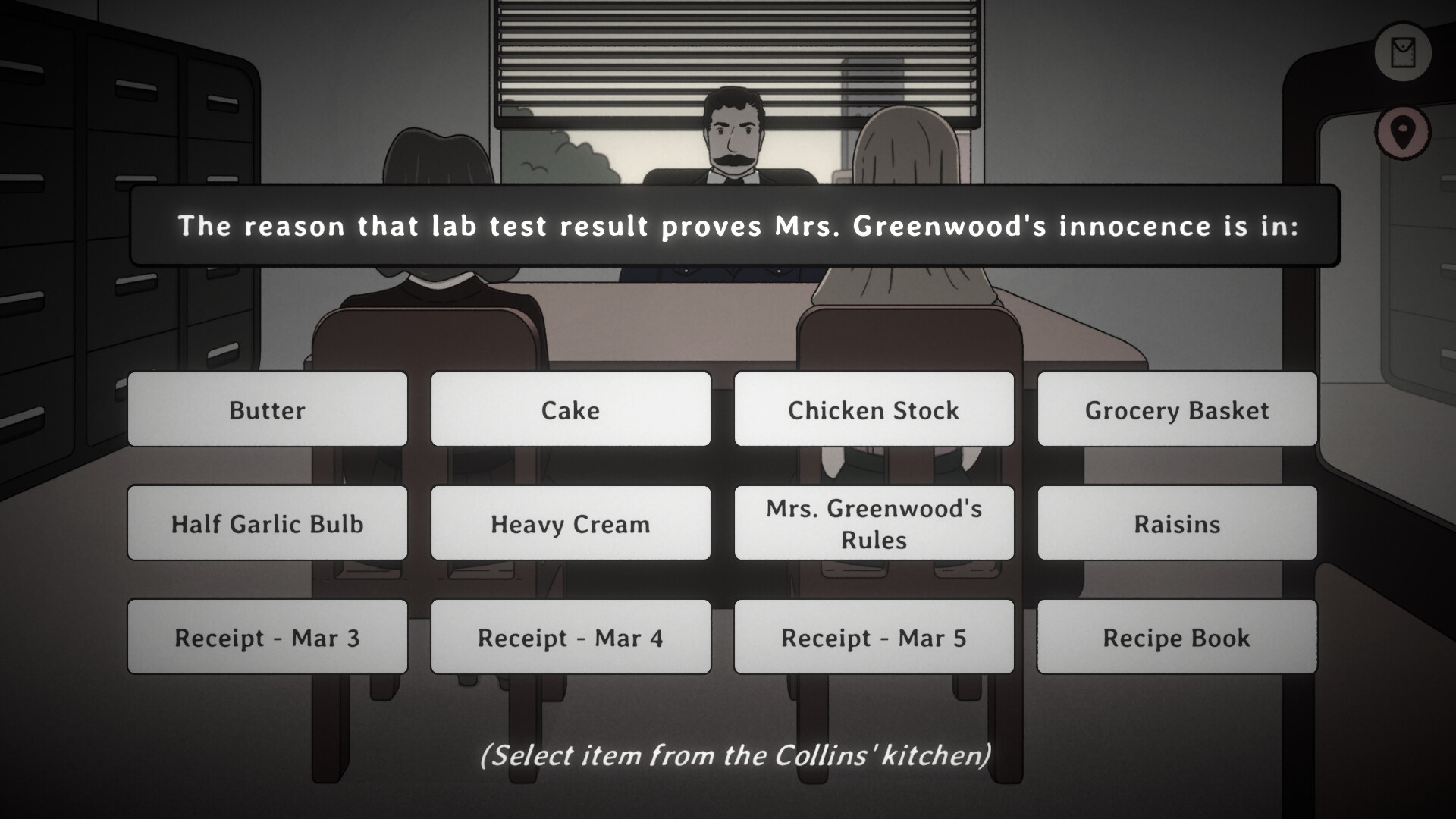Pick the Receipt - Mar 5

click(874, 638)
